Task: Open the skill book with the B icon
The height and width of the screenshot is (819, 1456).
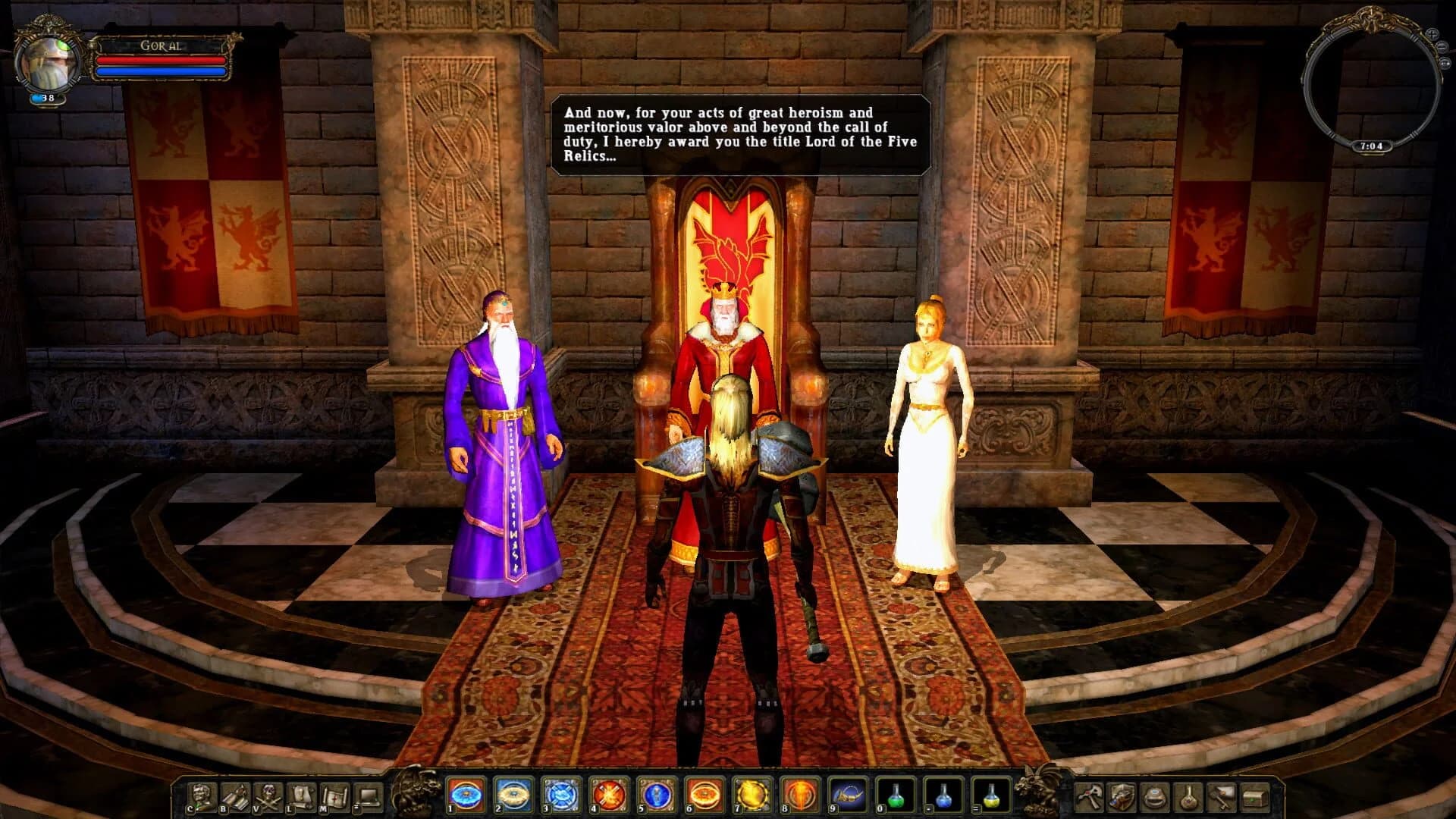Action: point(234,795)
